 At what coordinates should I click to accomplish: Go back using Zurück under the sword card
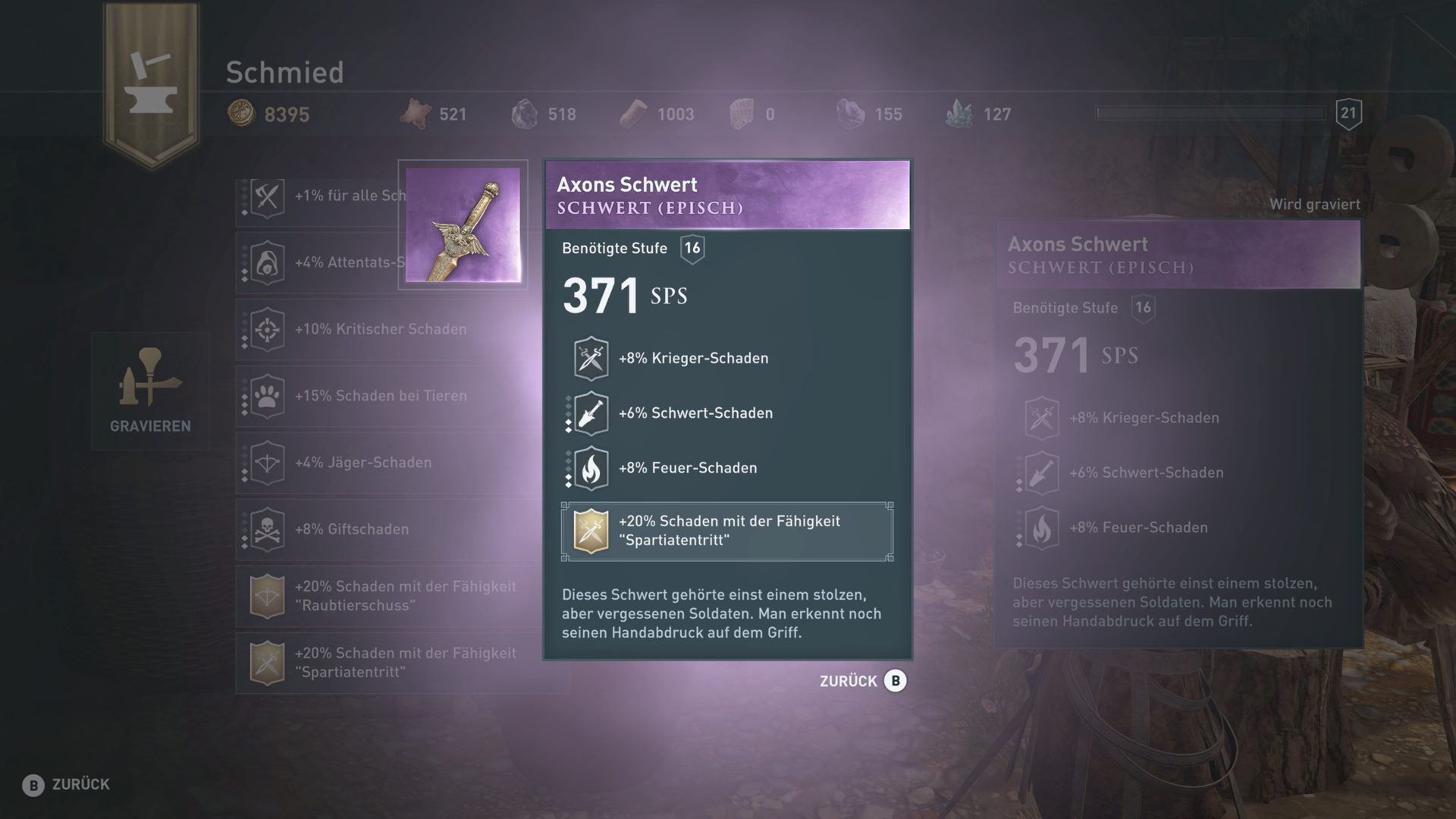(x=863, y=681)
